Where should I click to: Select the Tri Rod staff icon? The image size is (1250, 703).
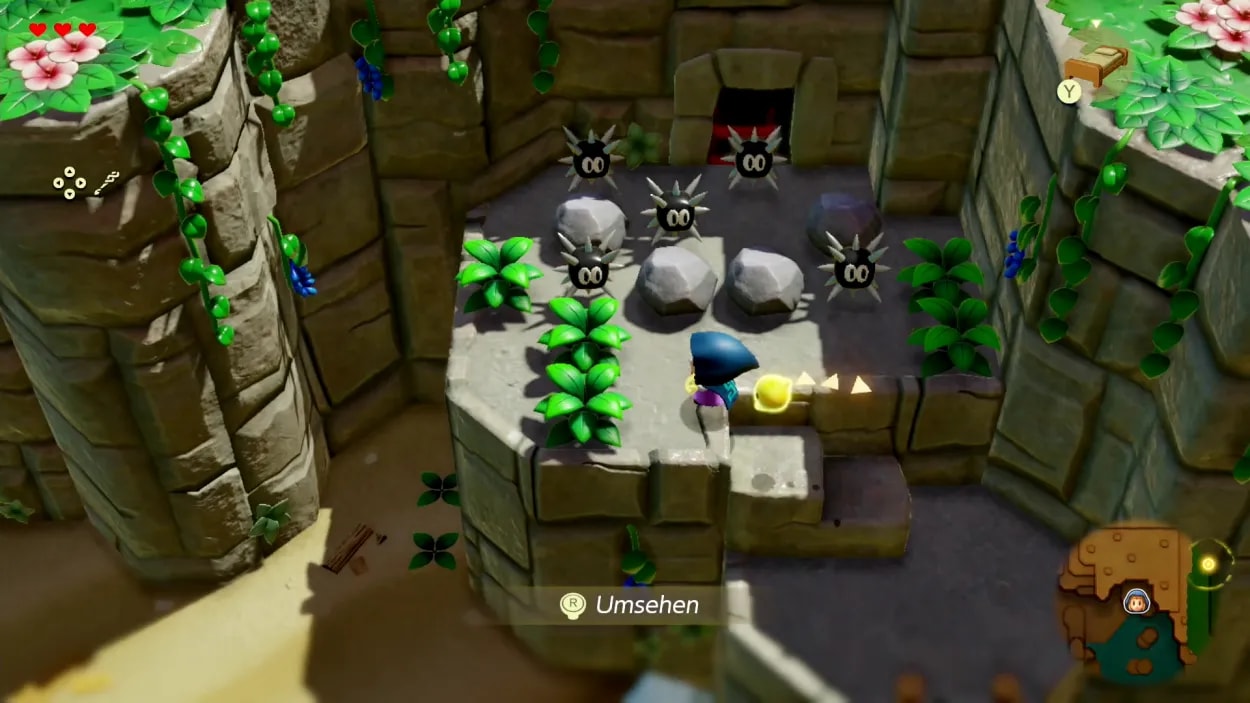tap(106, 182)
